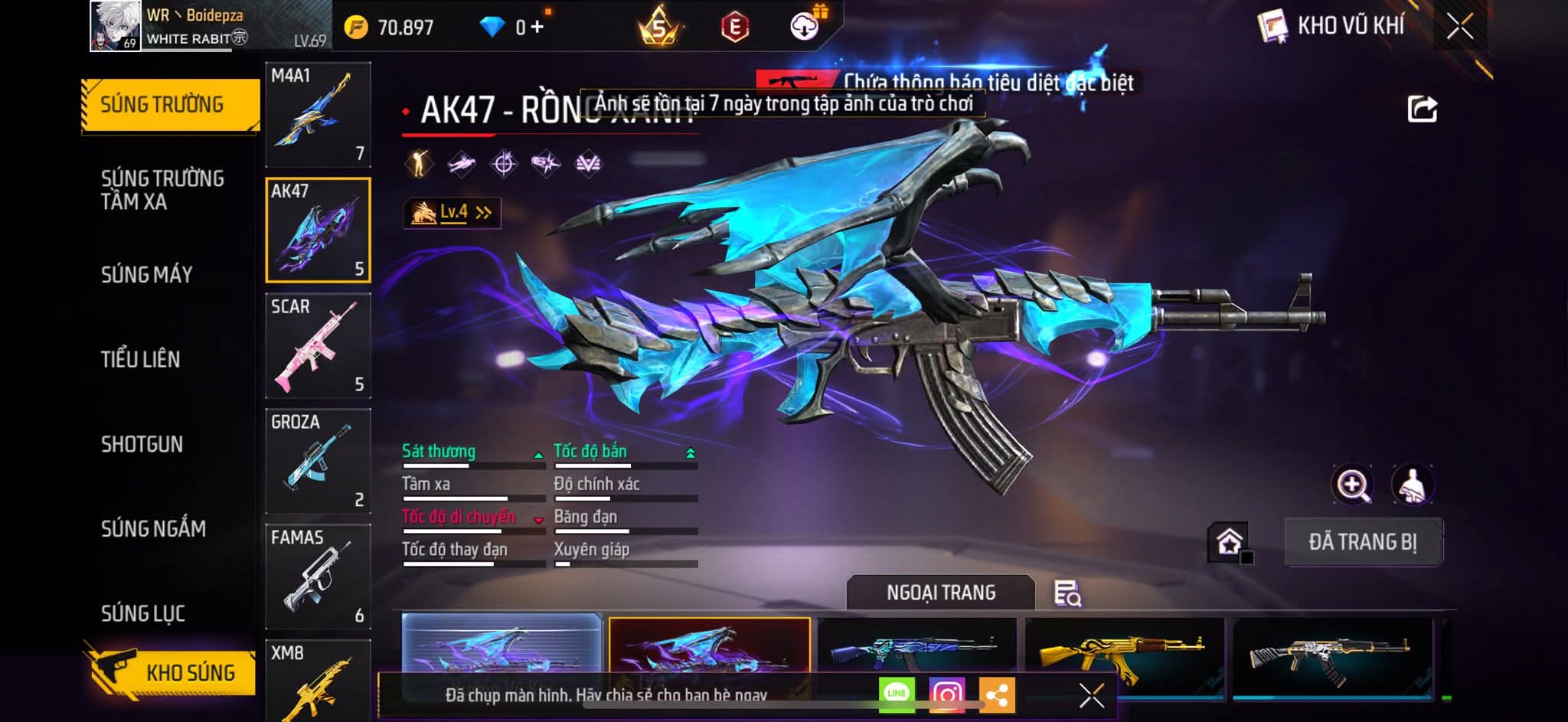
Task: Select the Tiểu Liên category
Action: pyautogui.click(x=140, y=359)
